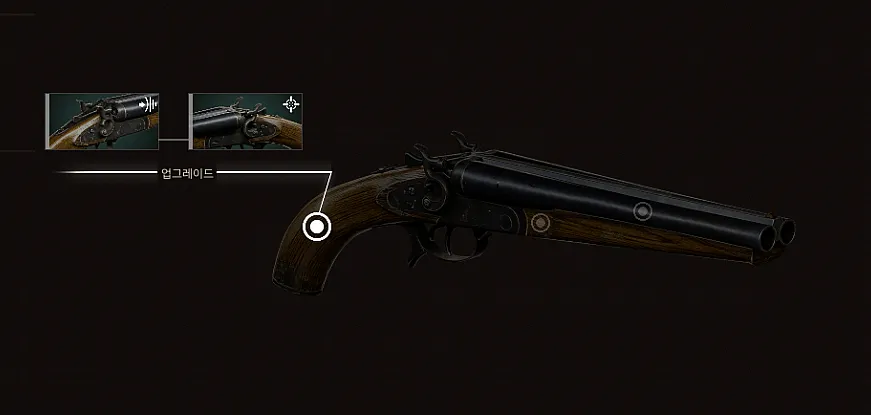Select the upgrade thumbnail with the arrow icon
The image size is (871, 415).
(102, 121)
